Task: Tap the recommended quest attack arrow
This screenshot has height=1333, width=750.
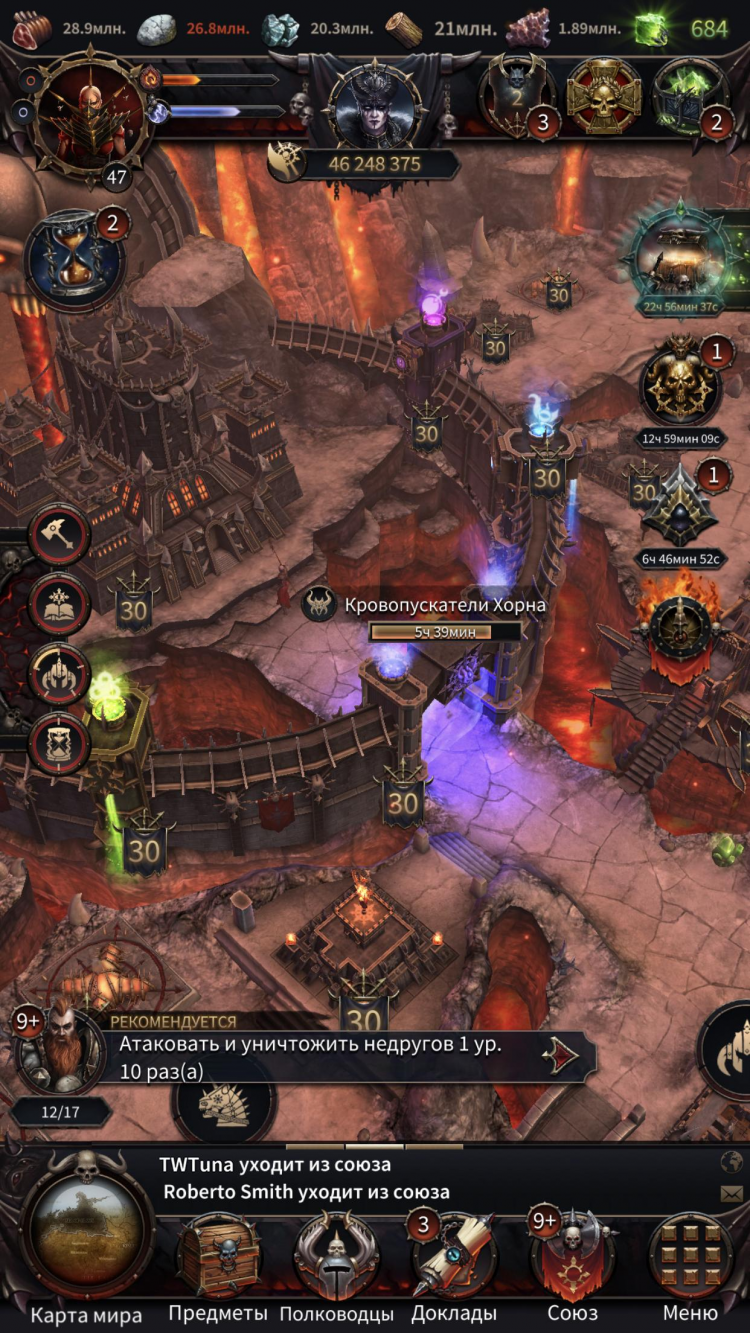Action: click(x=562, y=1056)
